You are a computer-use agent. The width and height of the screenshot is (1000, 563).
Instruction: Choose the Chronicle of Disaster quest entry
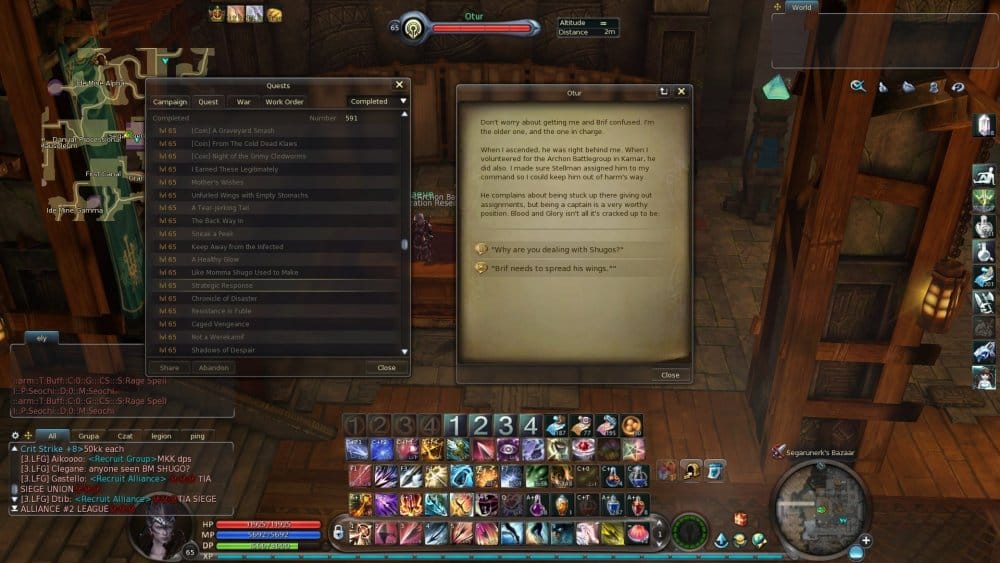tap(224, 299)
